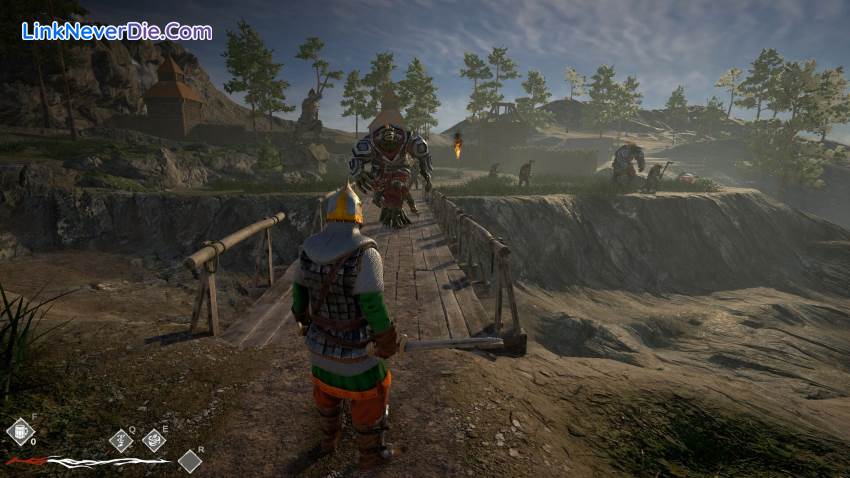850x478 pixels.
Task: Use the beer mug consumable slot
Action: pos(20,432)
